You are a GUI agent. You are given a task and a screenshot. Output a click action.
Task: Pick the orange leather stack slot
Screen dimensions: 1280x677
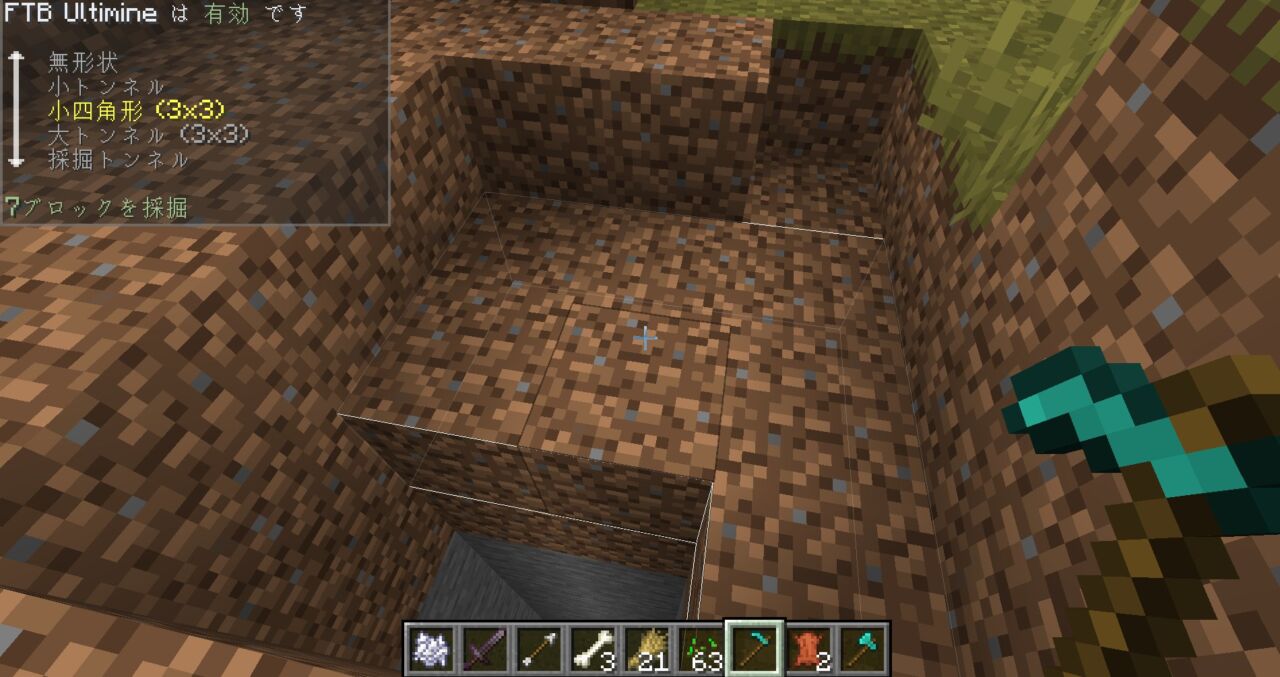click(x=810, y=648)
